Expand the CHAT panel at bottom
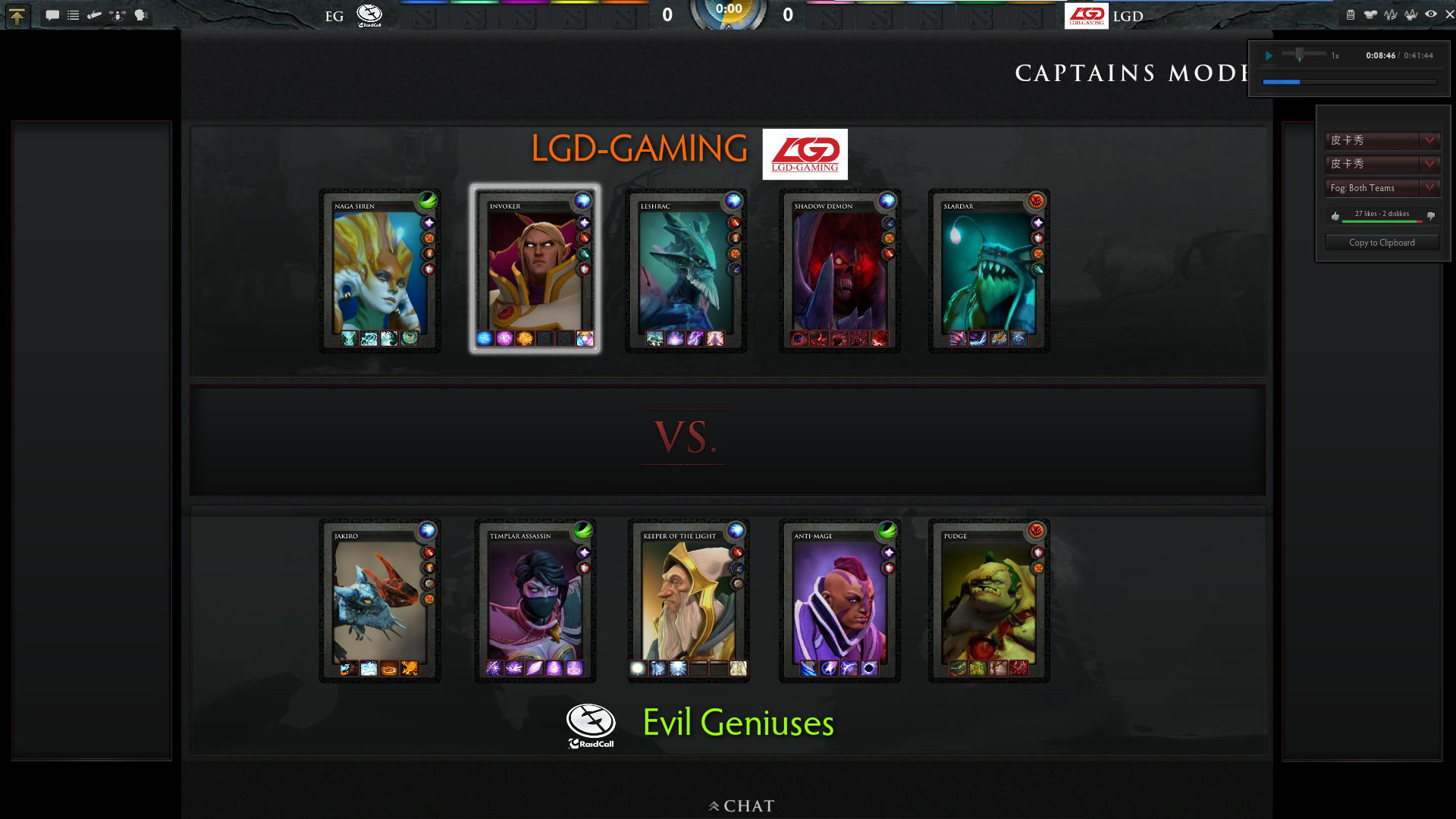Viewport: 1456px width, 819px height. [x=742, y=806]
